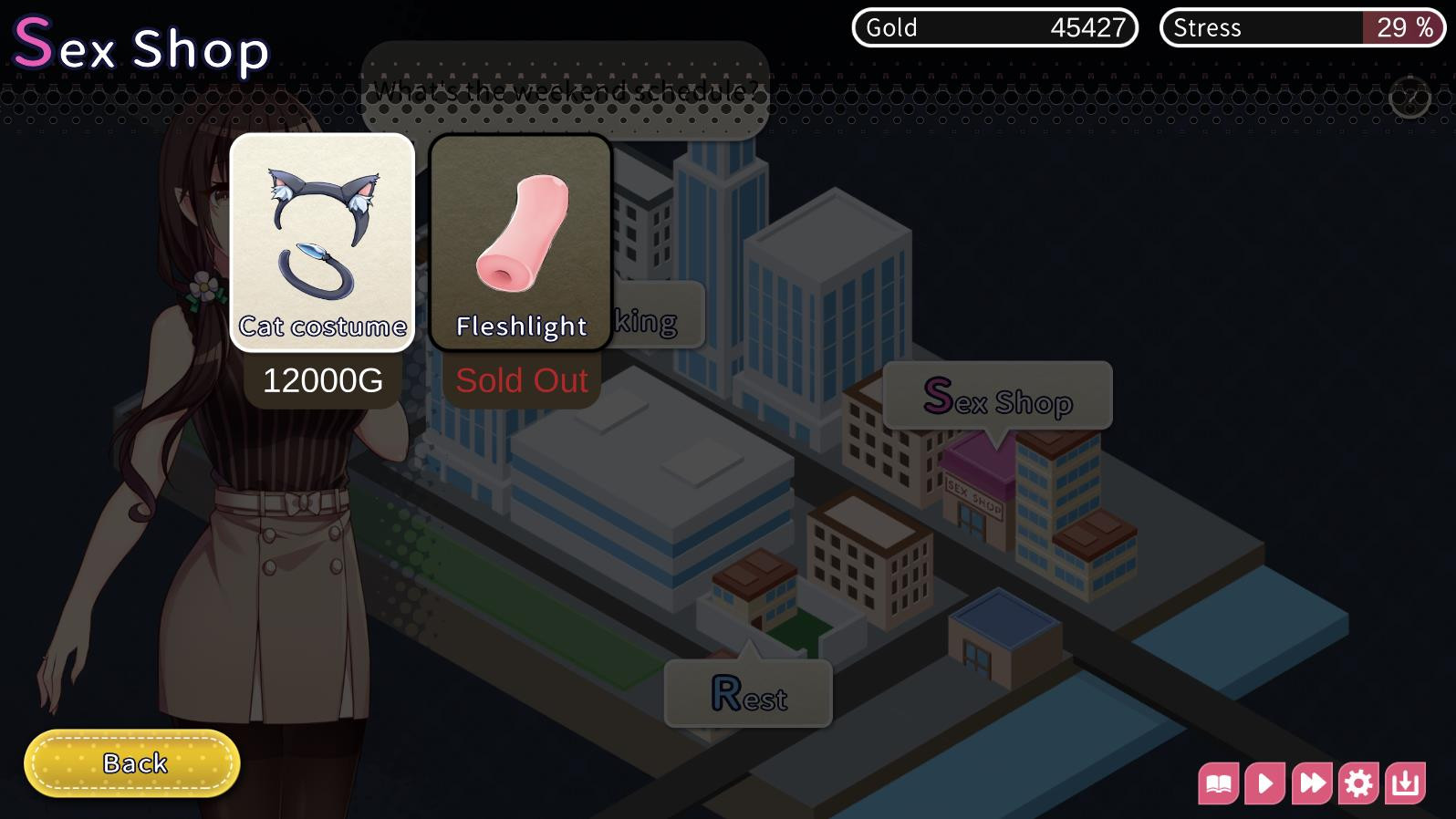Open the journal book icon
The height and width of the screenshot is (819, 1456).
1219,782
